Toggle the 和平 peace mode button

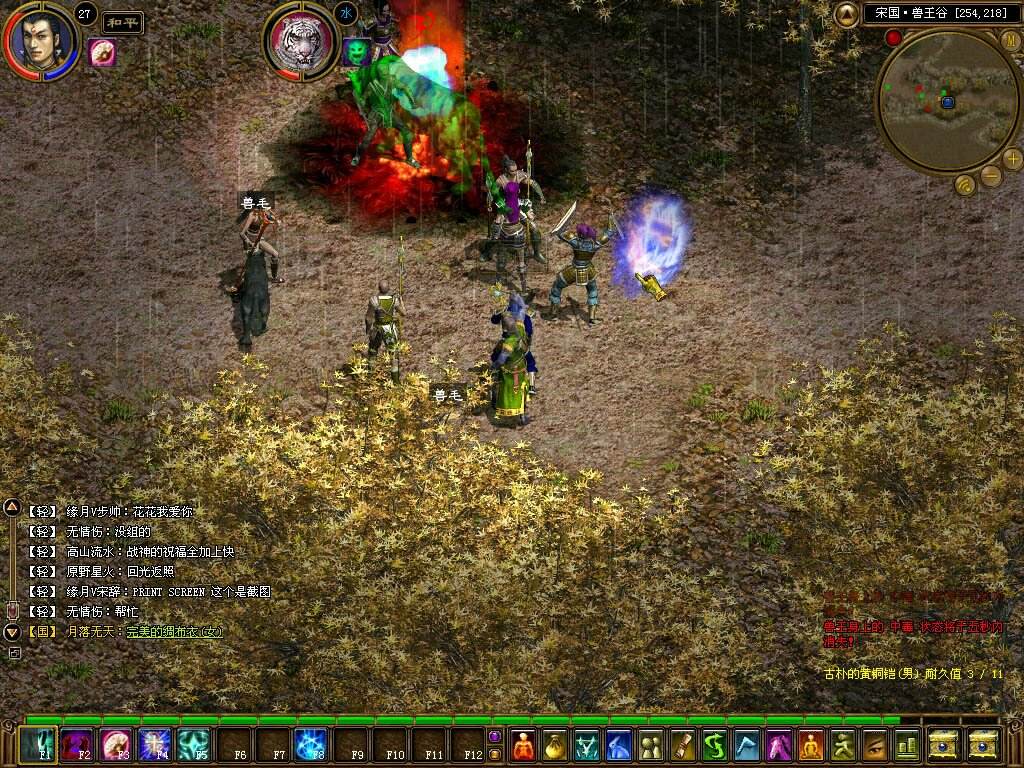click(x=123, y=23)
